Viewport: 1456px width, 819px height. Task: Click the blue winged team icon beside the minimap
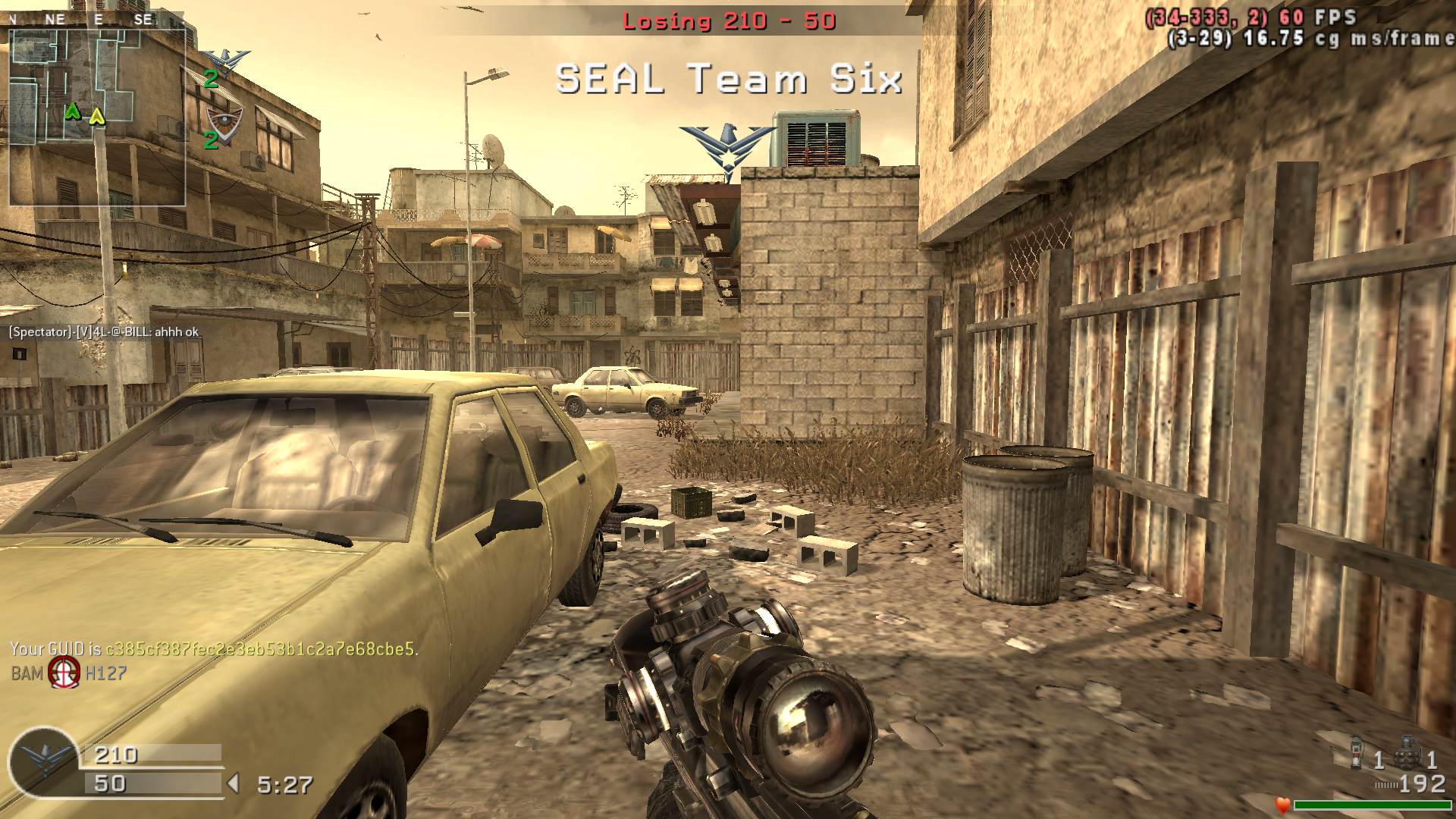[x=224, y=59]
